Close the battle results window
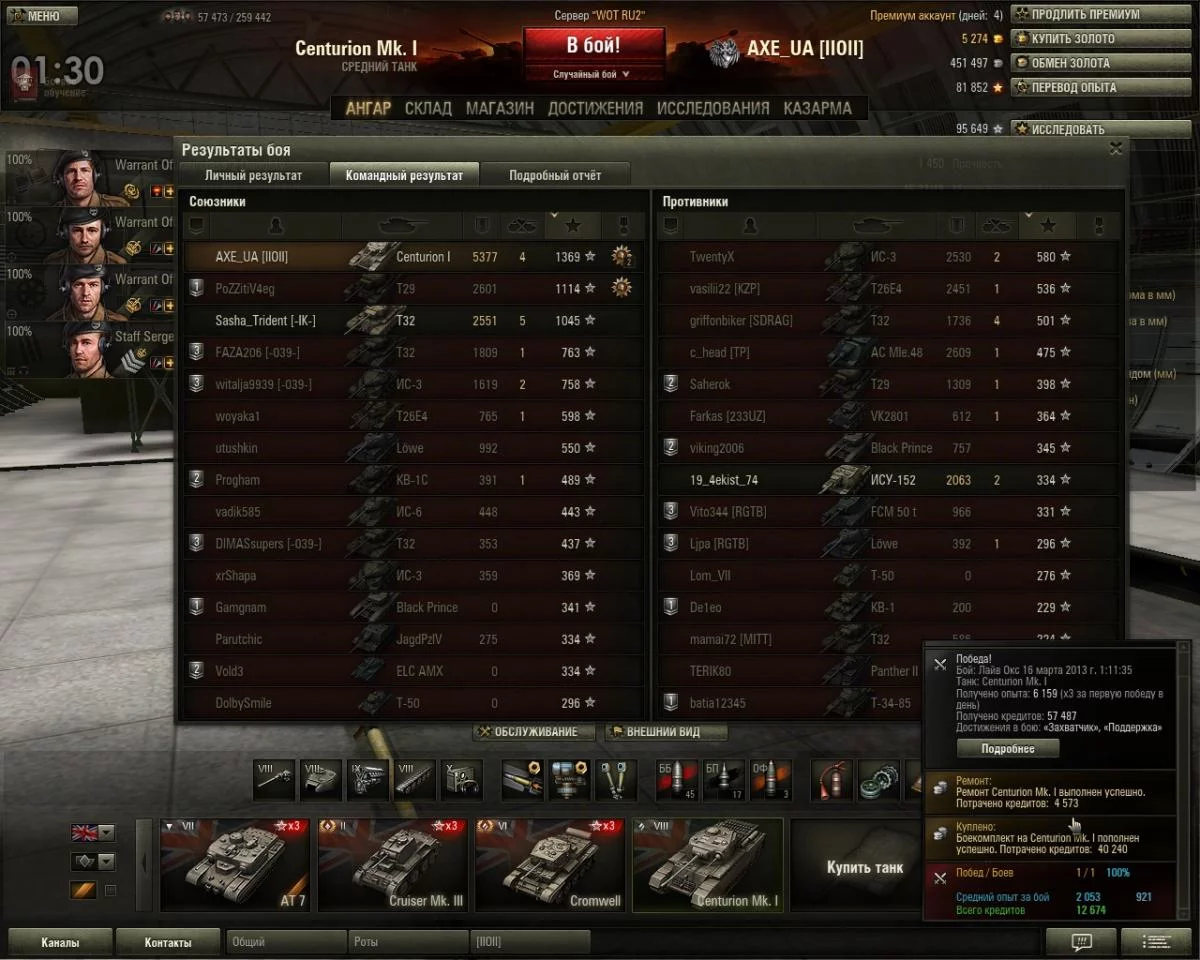 pyautogui.click(x=1116, y=149)
